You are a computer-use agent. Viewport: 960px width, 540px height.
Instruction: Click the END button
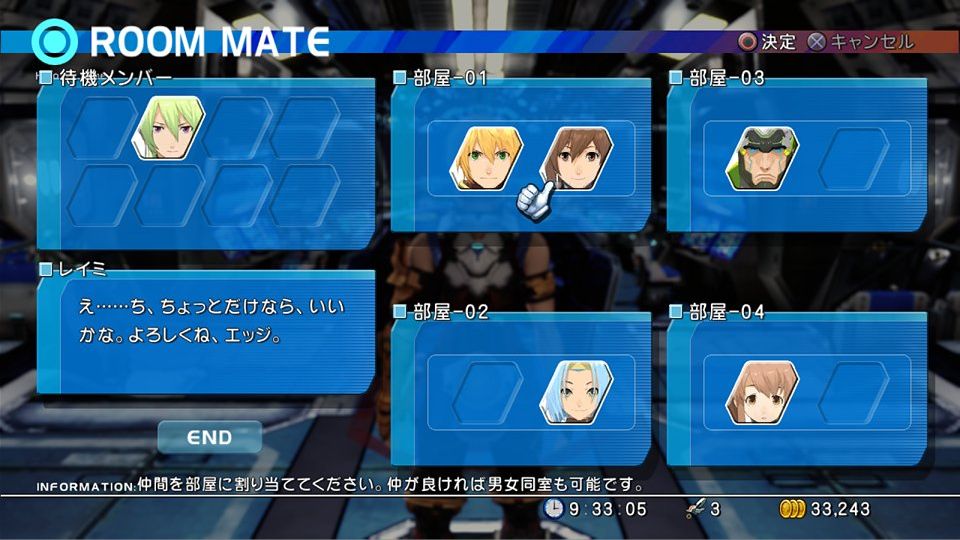(x=209, y=437)
